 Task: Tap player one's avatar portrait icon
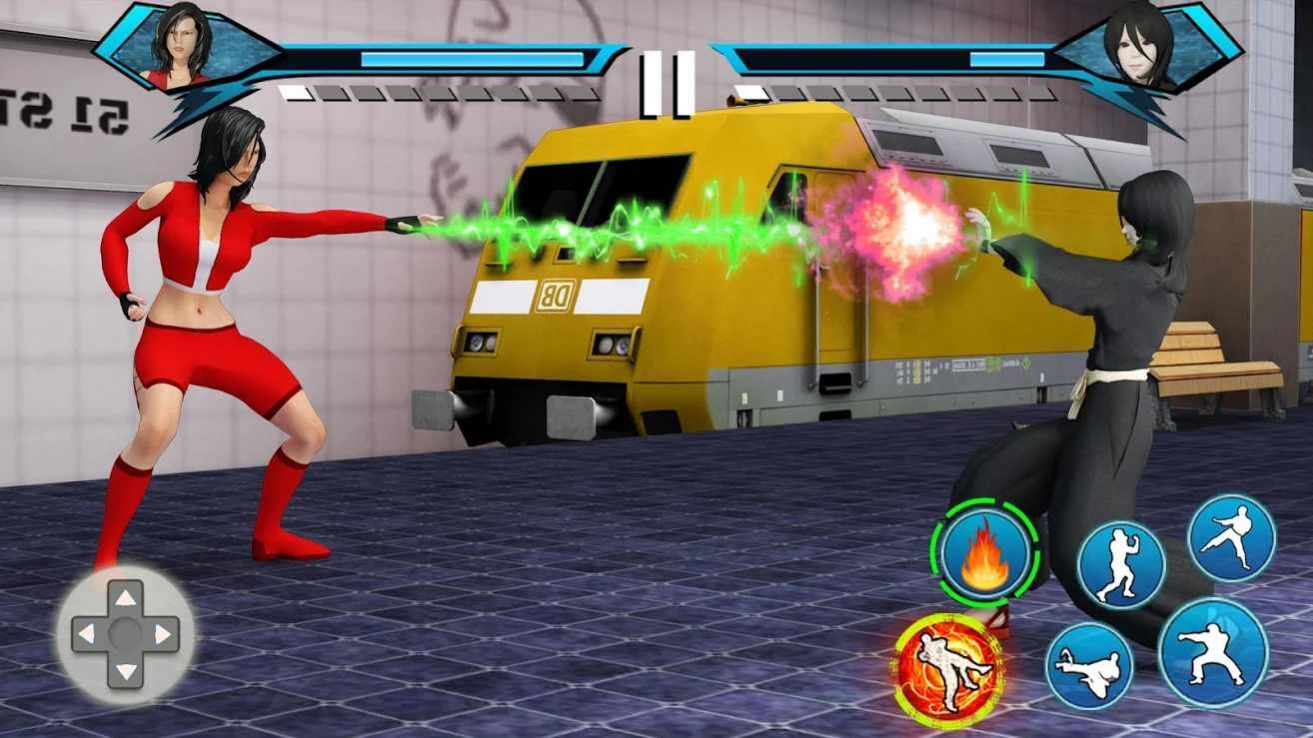(182, 45)
